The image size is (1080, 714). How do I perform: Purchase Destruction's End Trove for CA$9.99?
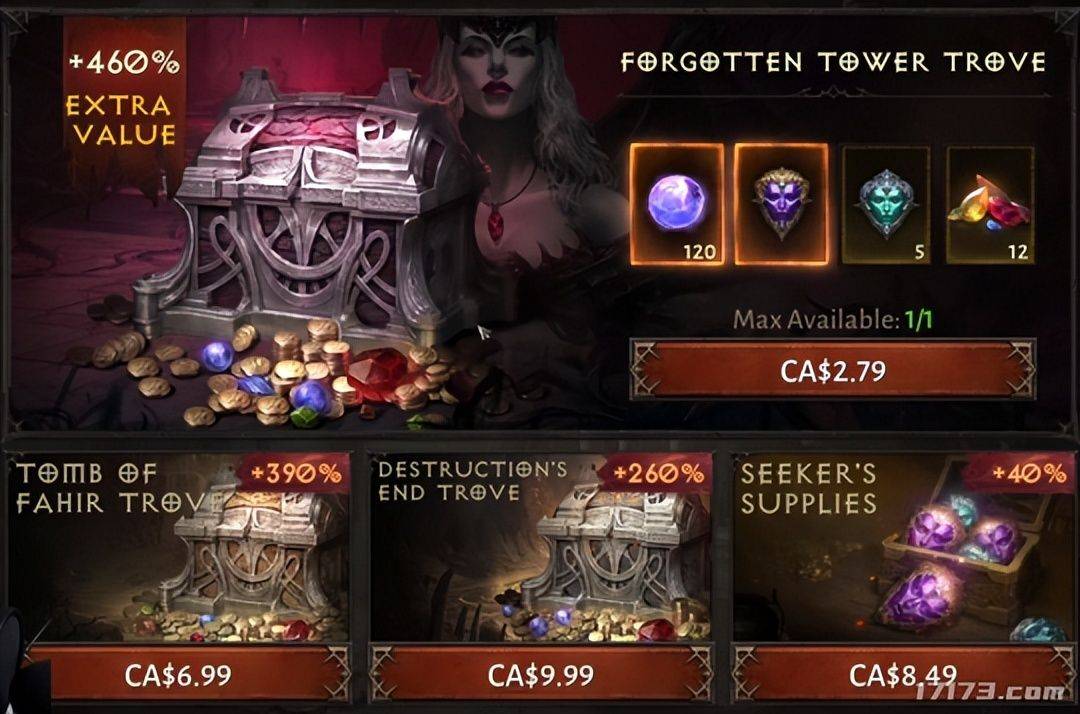[x=541, y=674]
